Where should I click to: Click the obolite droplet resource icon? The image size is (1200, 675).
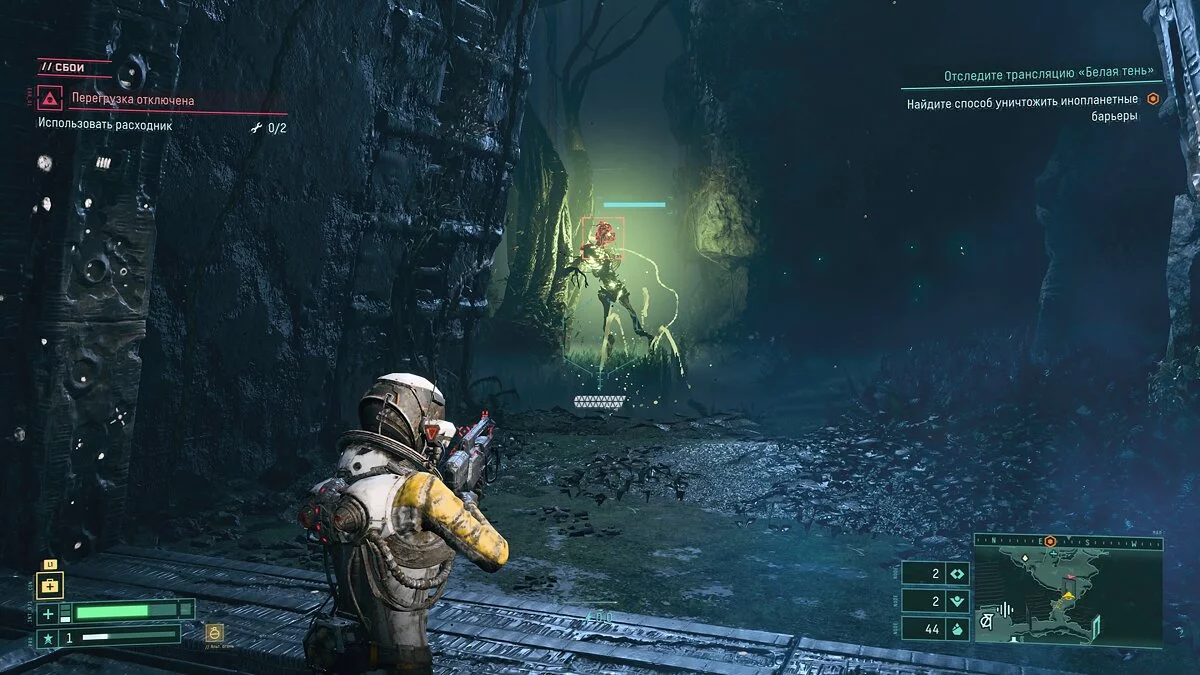point(957,628)
